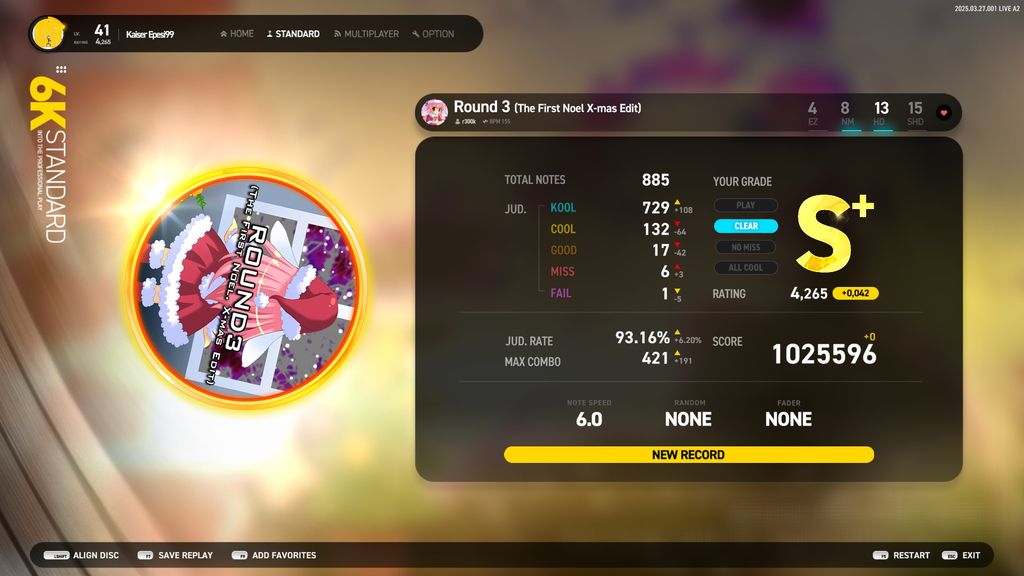Select the 4 EZ difficulty

tap(812, 112)
